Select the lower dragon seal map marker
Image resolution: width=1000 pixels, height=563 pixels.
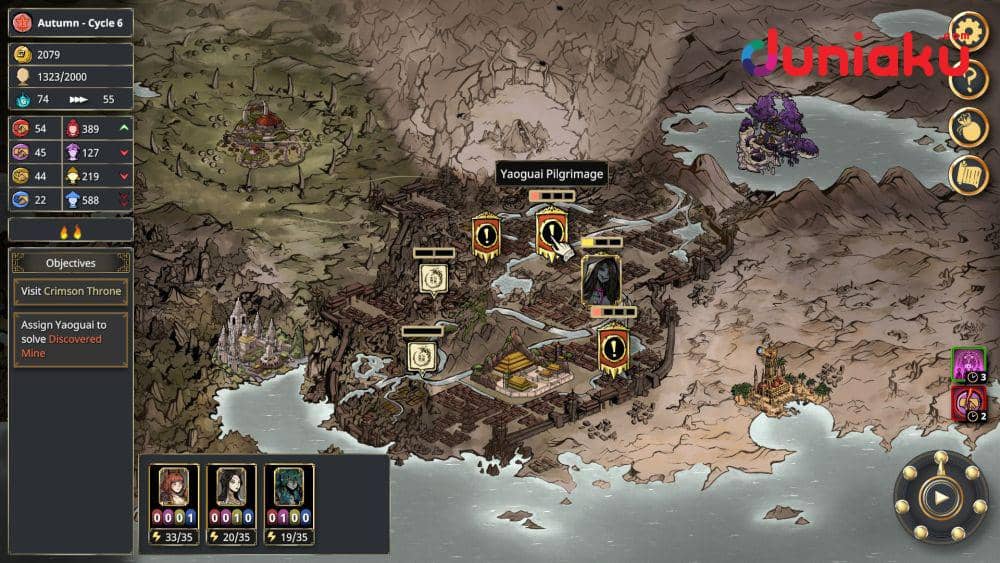(x=422, y=356)
